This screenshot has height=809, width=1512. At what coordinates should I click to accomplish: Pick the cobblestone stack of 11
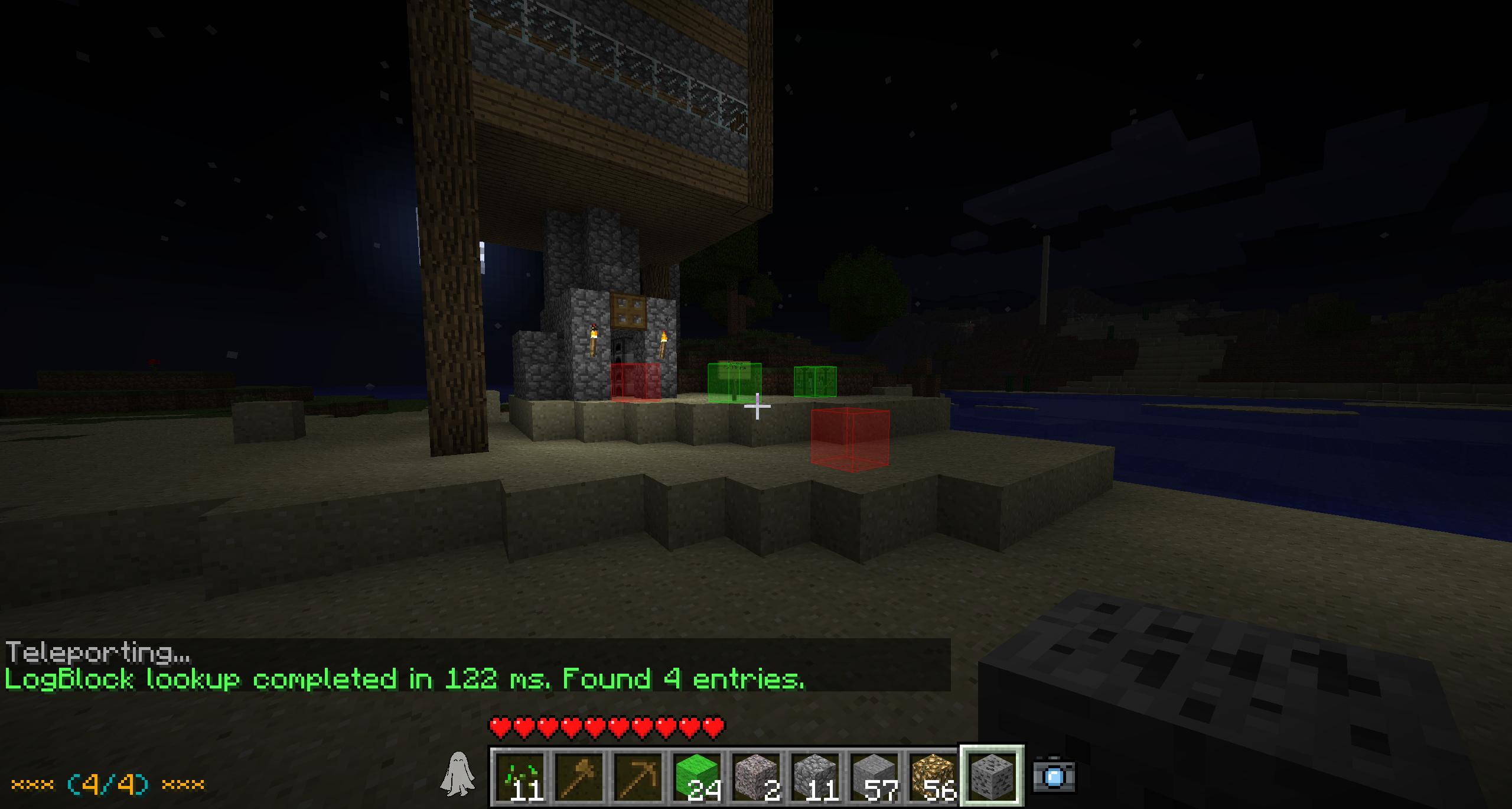[816, 776]
